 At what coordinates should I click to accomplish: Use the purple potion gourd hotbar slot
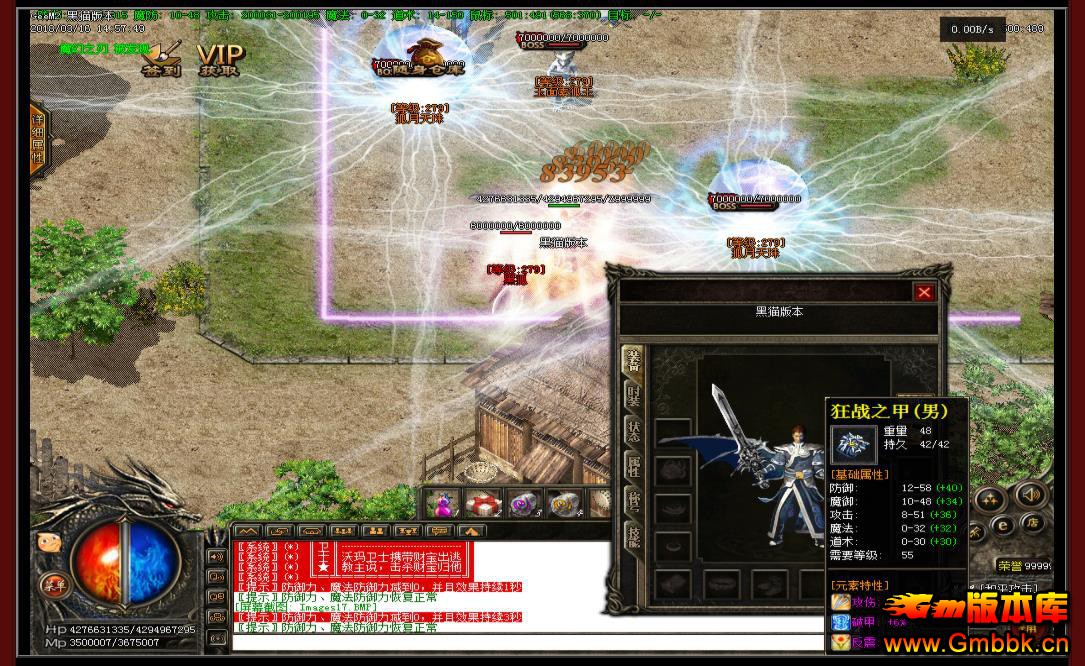coord(442,503)
